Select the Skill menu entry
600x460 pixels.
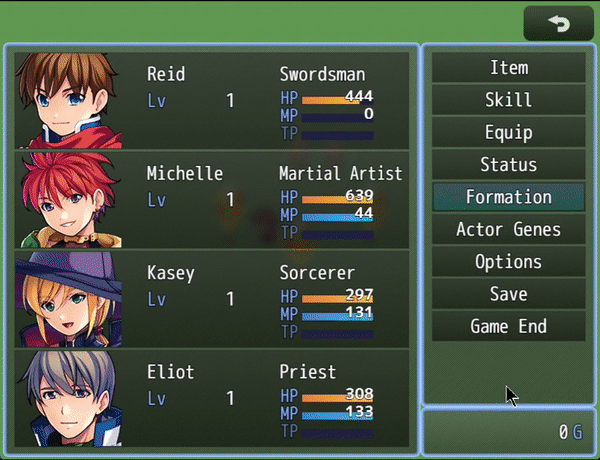coord(508,100)
